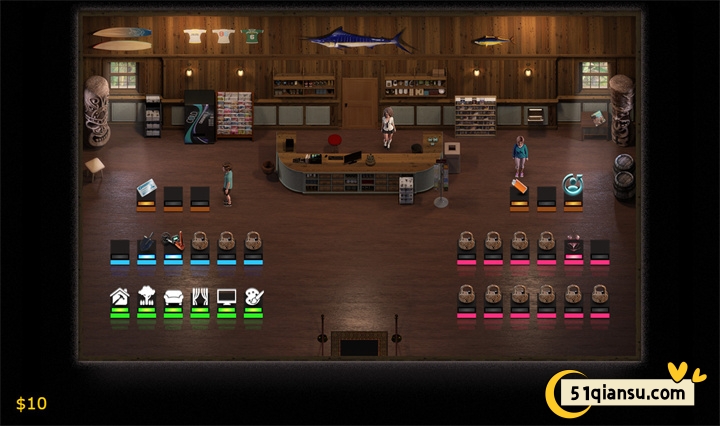Pick the TV monitor icon
720x426 pixels.
[227, 297]
